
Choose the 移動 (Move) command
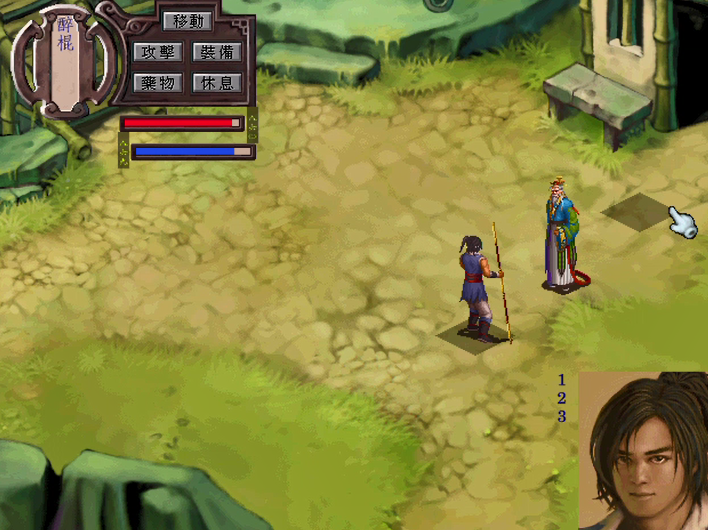[187, 21]
